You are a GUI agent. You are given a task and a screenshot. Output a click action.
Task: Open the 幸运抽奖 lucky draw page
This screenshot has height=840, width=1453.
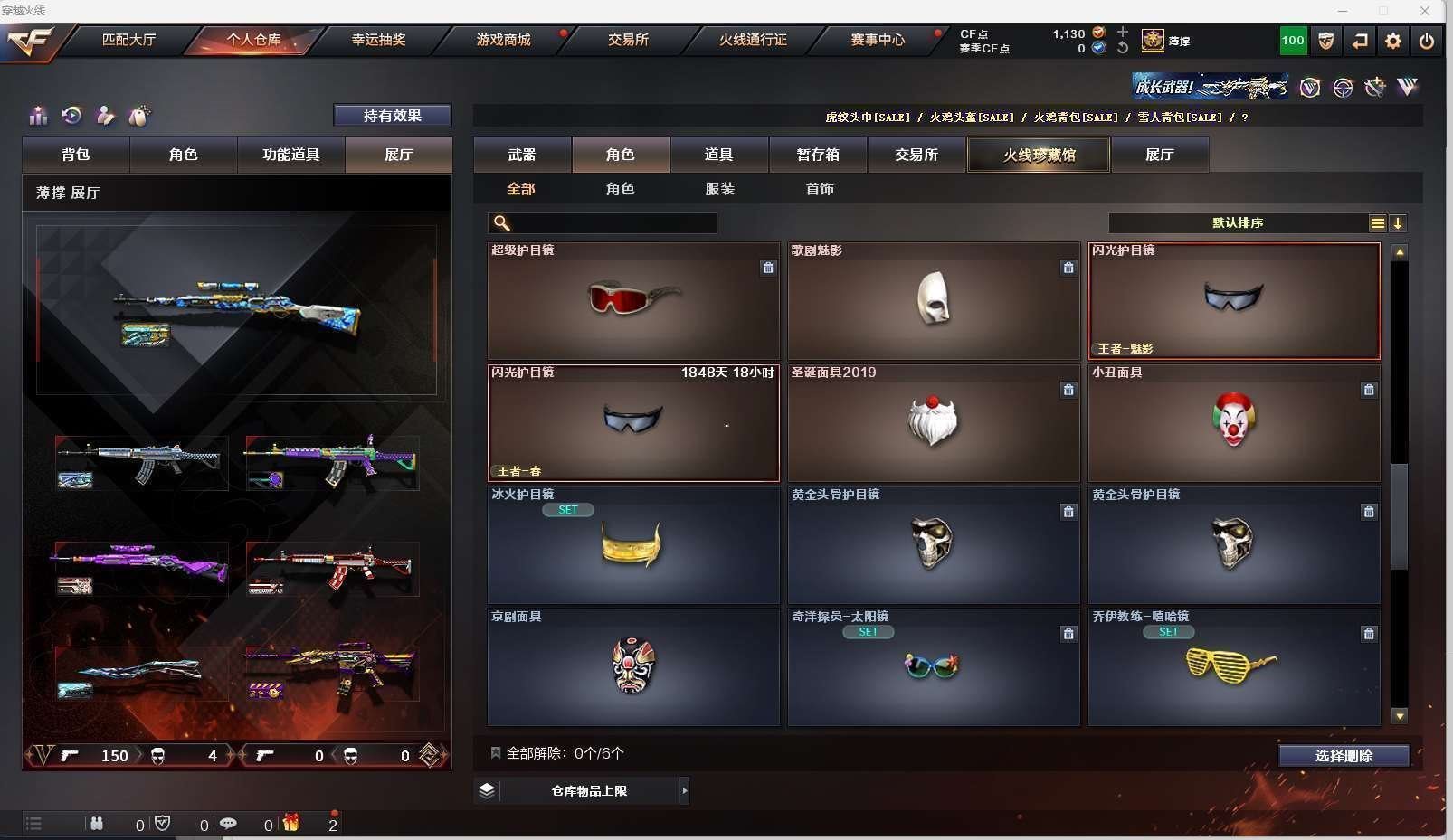point(378,40)
